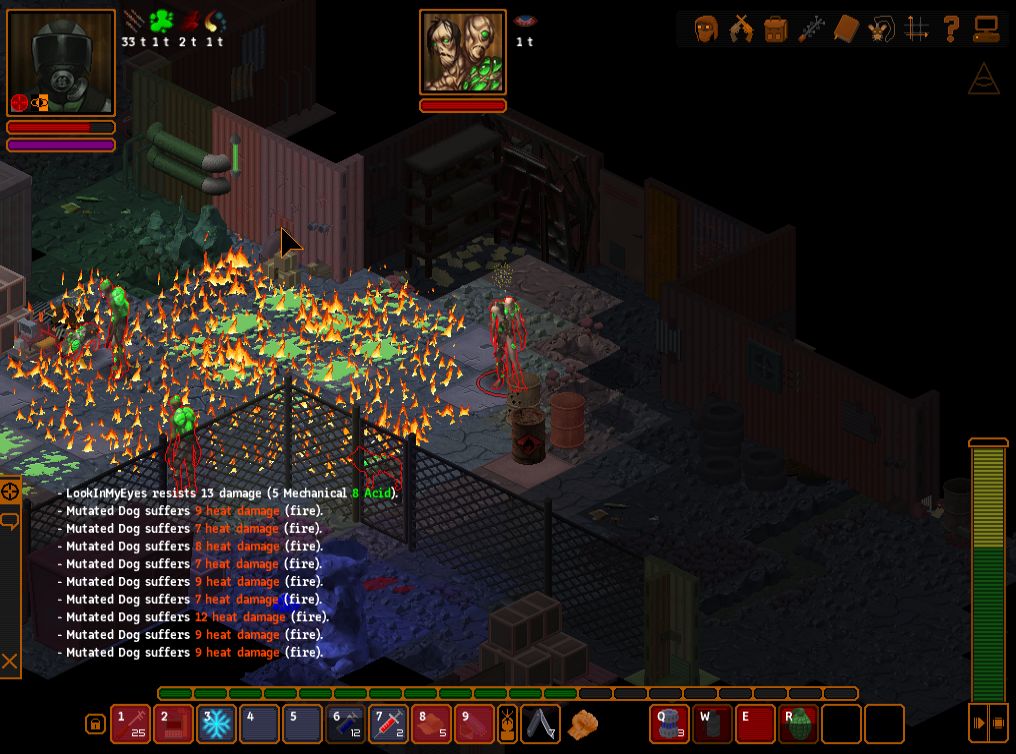Activate the snowflake ability in slot 3
The width and height of the screenshot is (1016, 754).
(x=216, y=723)
